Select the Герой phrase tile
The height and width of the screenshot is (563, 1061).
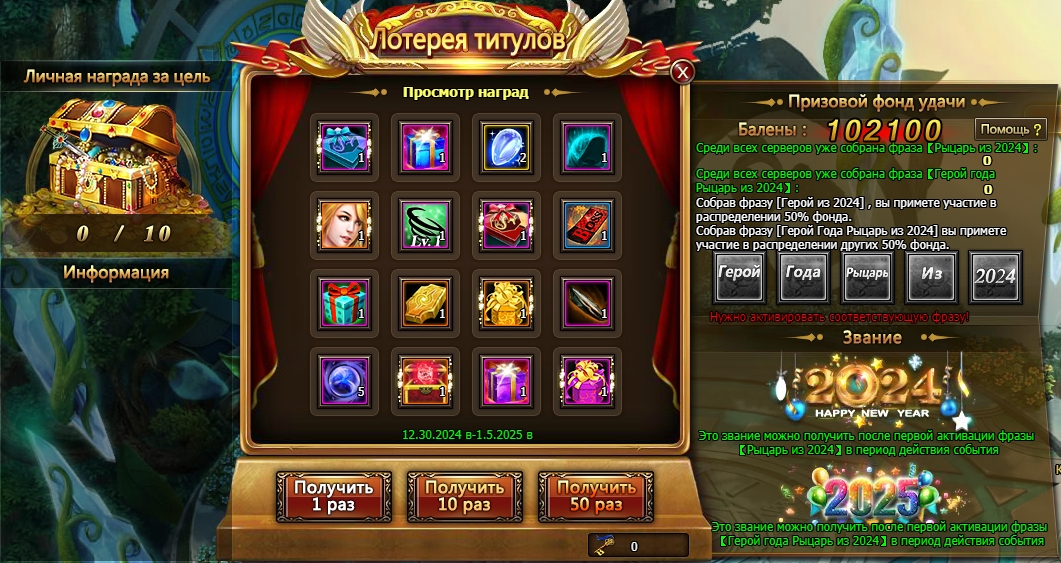tap(739, 277)
